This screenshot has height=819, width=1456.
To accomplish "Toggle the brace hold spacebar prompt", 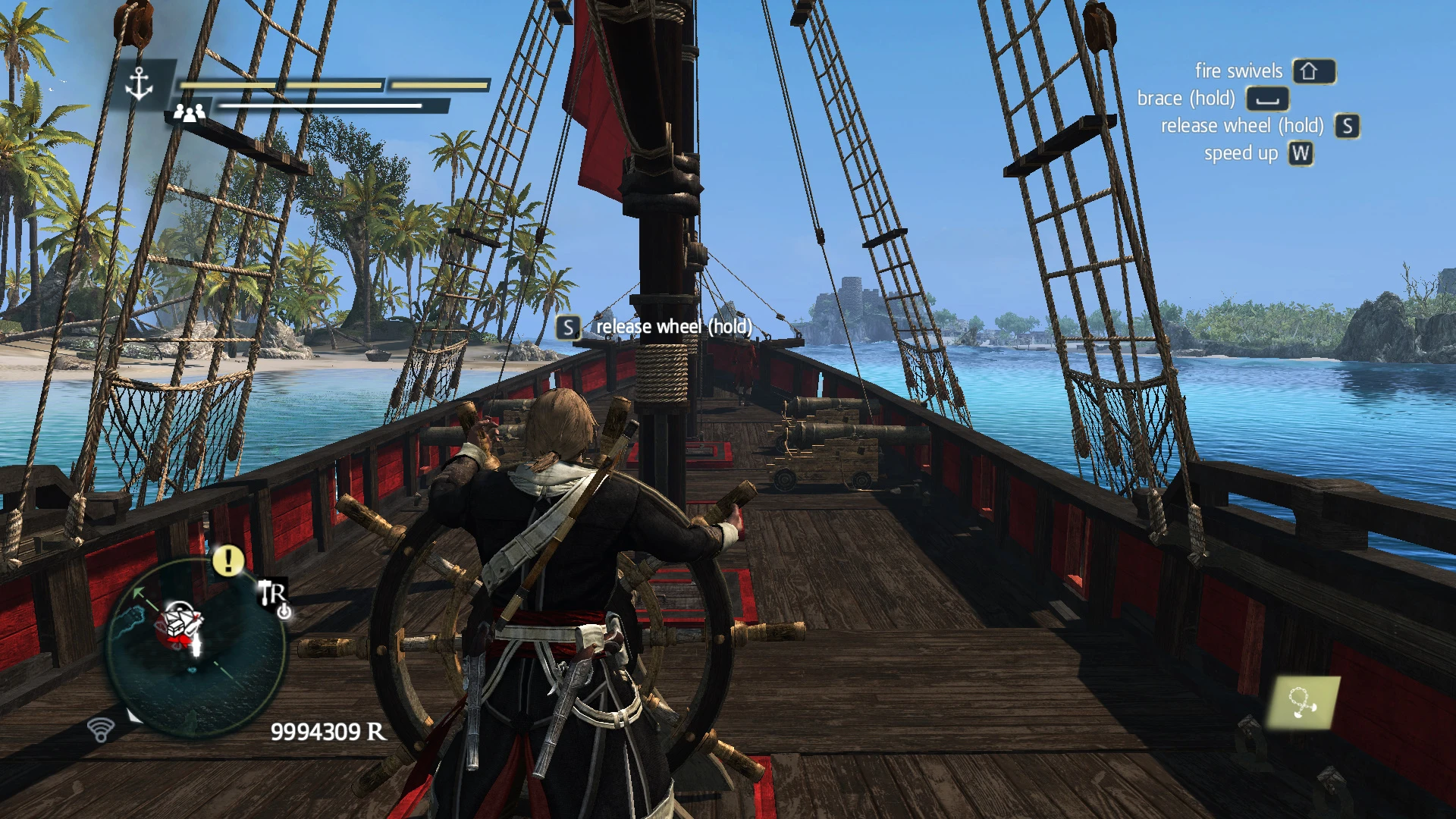I will [1267, 98].
